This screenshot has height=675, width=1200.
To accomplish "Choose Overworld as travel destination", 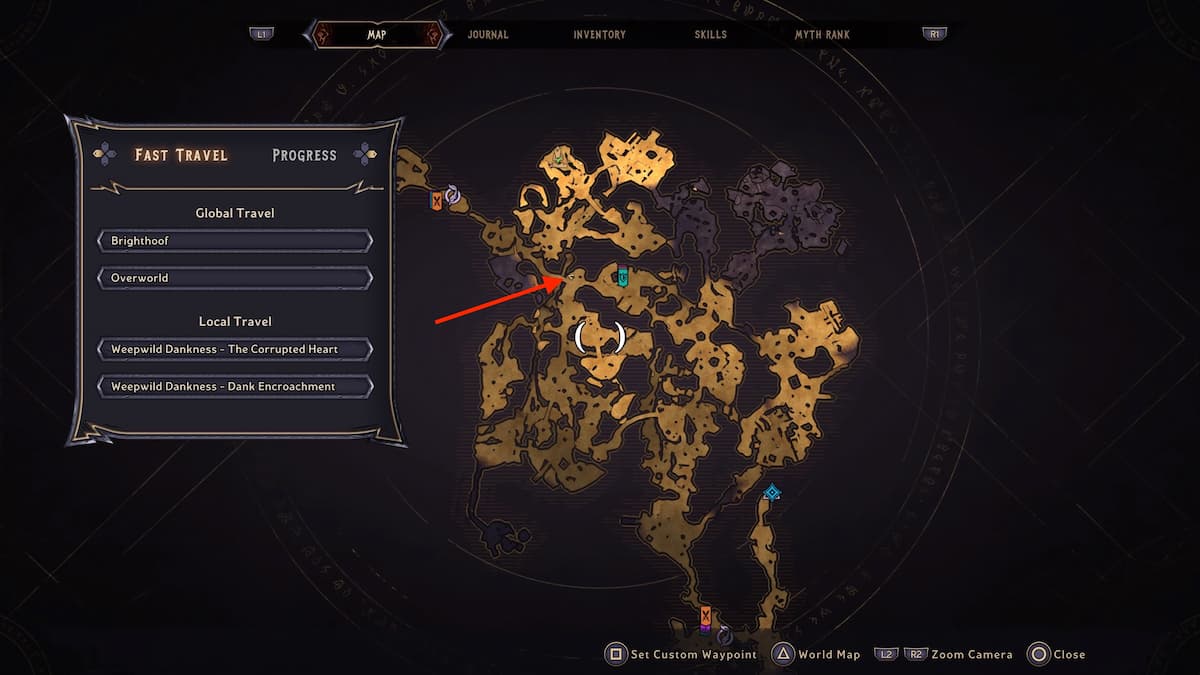I will pyautogui.click(x=235, y=277).
